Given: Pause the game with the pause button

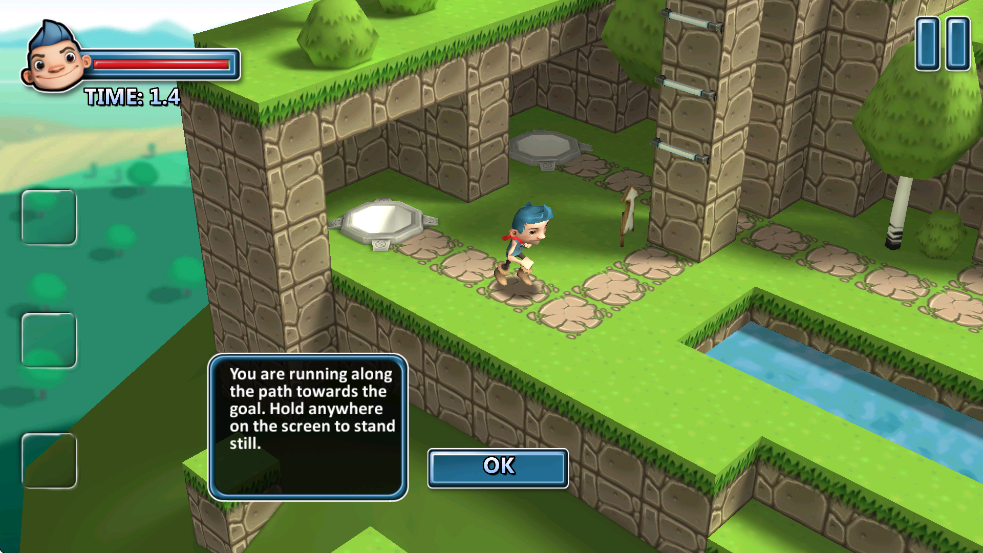Looking at the screenshot, I should [x=943, y=44].
